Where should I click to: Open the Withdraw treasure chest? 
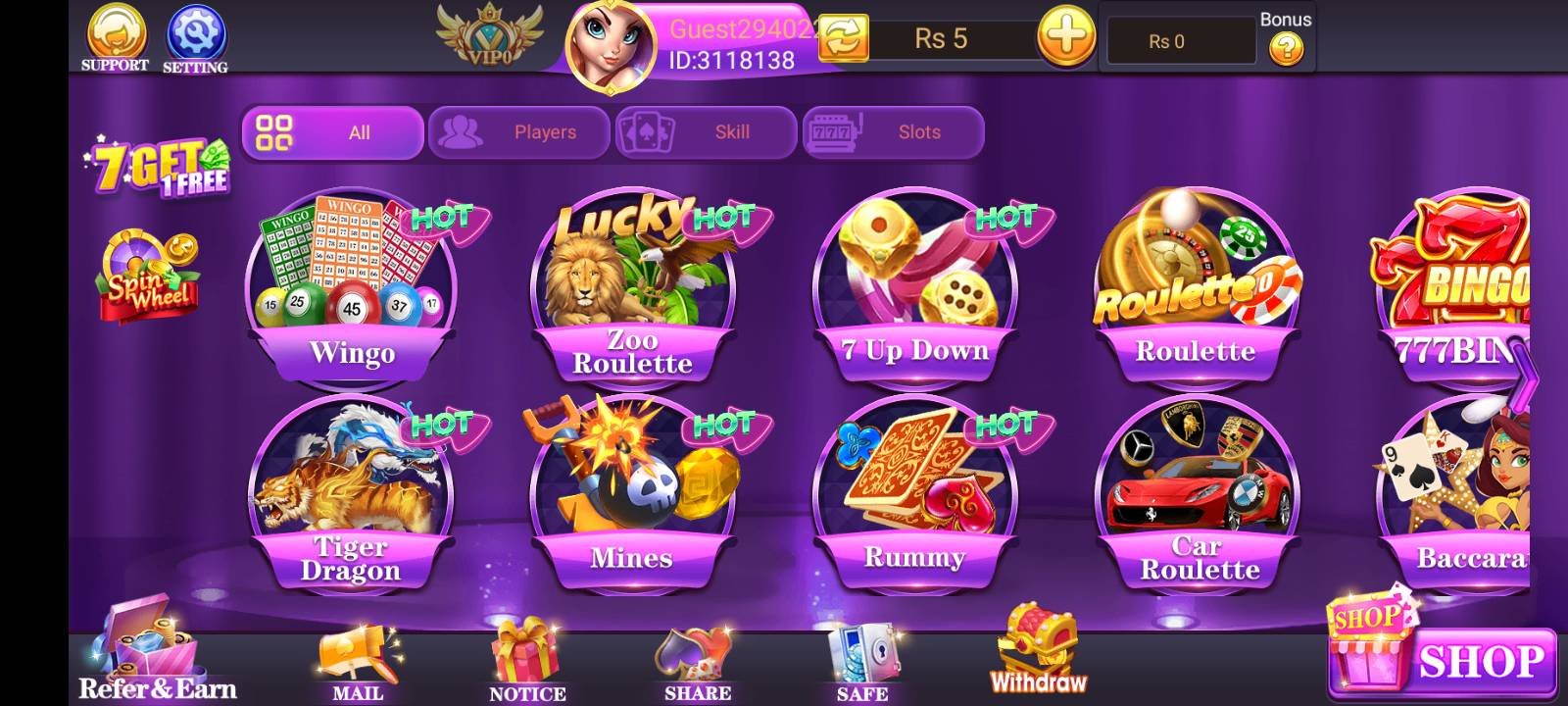point(1038,652)
